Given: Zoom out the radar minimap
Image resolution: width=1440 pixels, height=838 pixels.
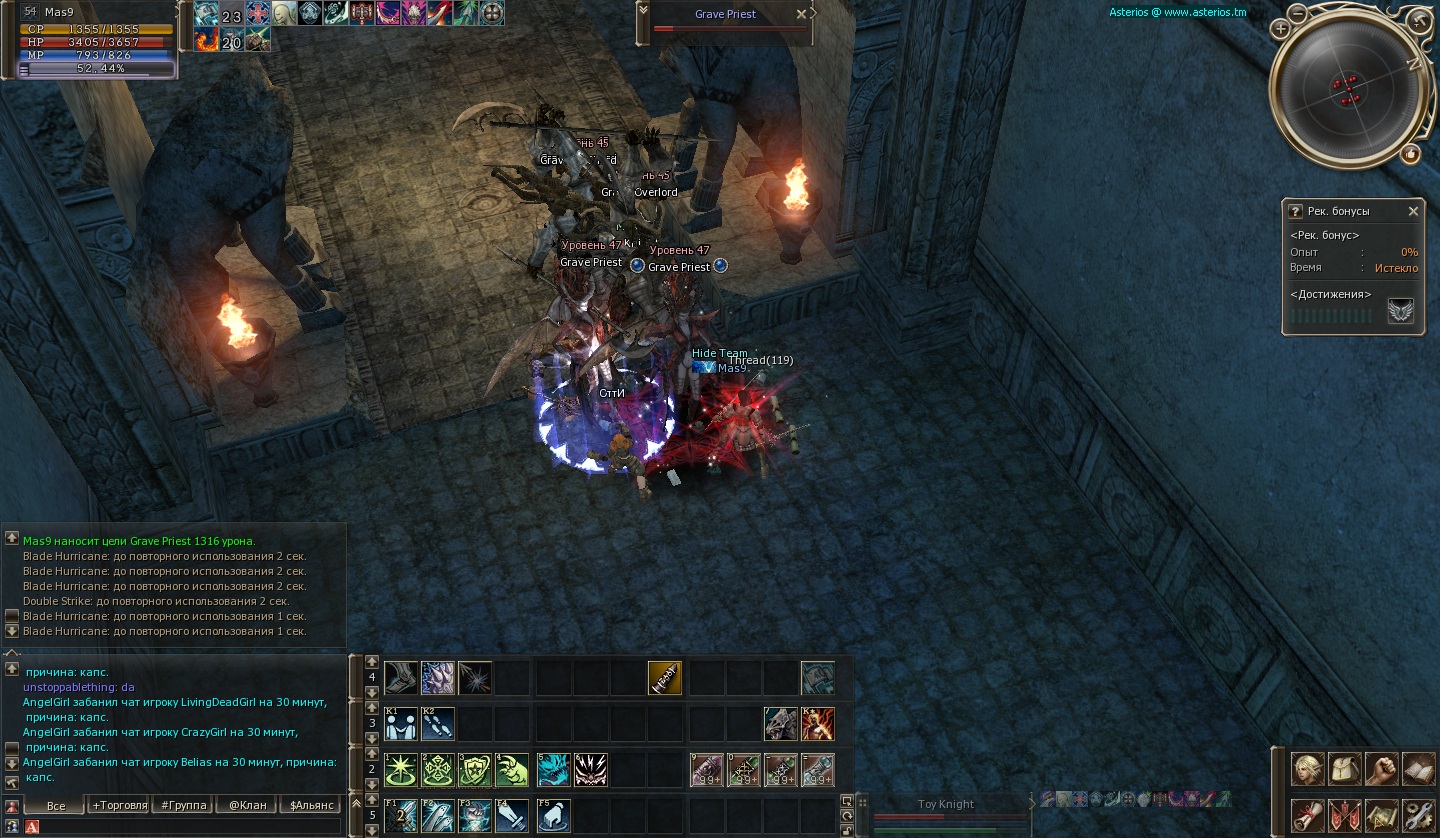Looking at the screenshot, I should 1297,13.
